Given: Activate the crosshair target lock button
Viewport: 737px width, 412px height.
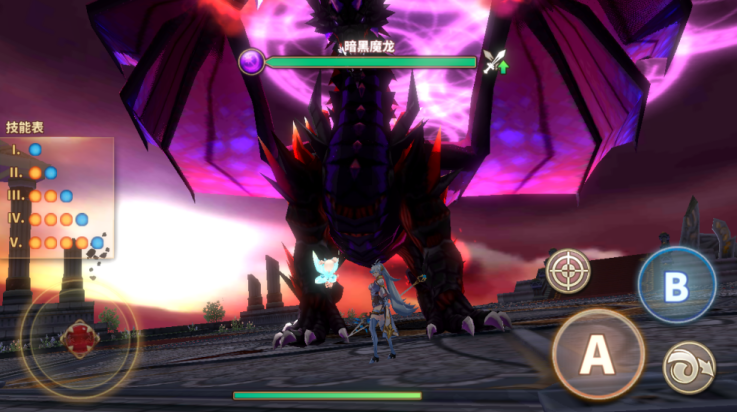Looking at the screenshot, I should pos(568,270).
